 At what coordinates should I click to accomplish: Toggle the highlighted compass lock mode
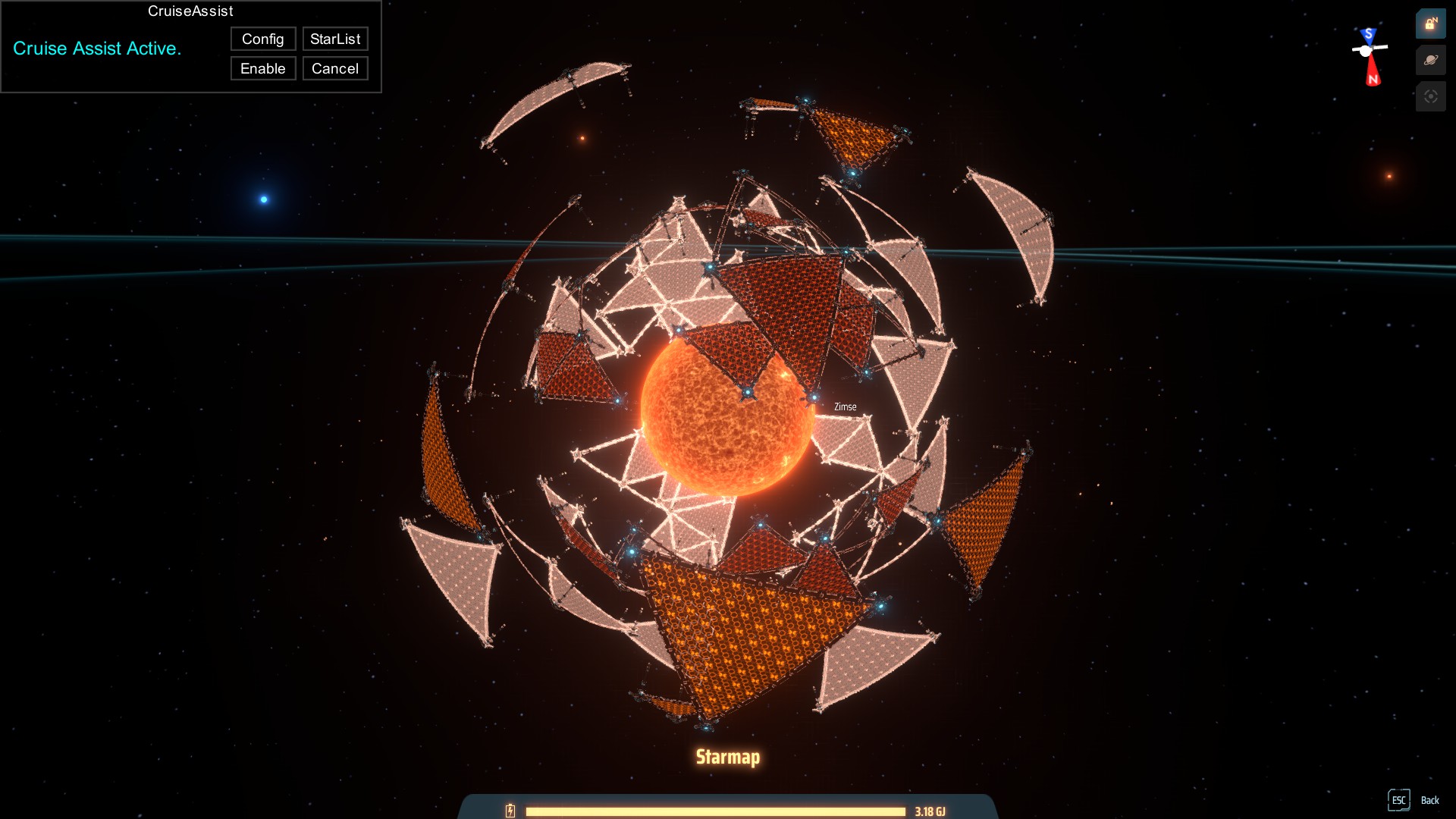tap(1430, 24)
